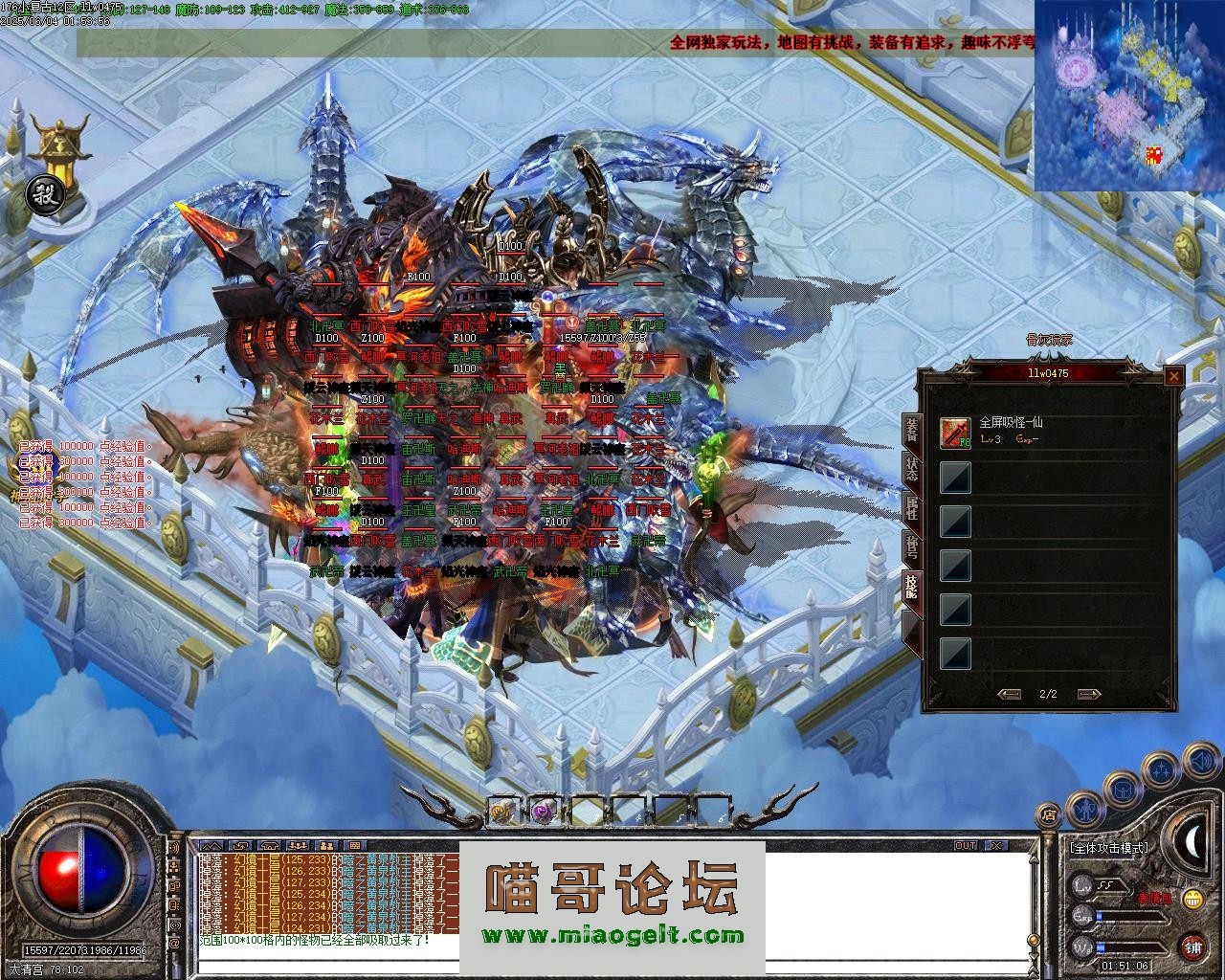The image size is (1225, 980).
Task: Select the 全屏吸怪-仙 skill icon
Action: 955,433
